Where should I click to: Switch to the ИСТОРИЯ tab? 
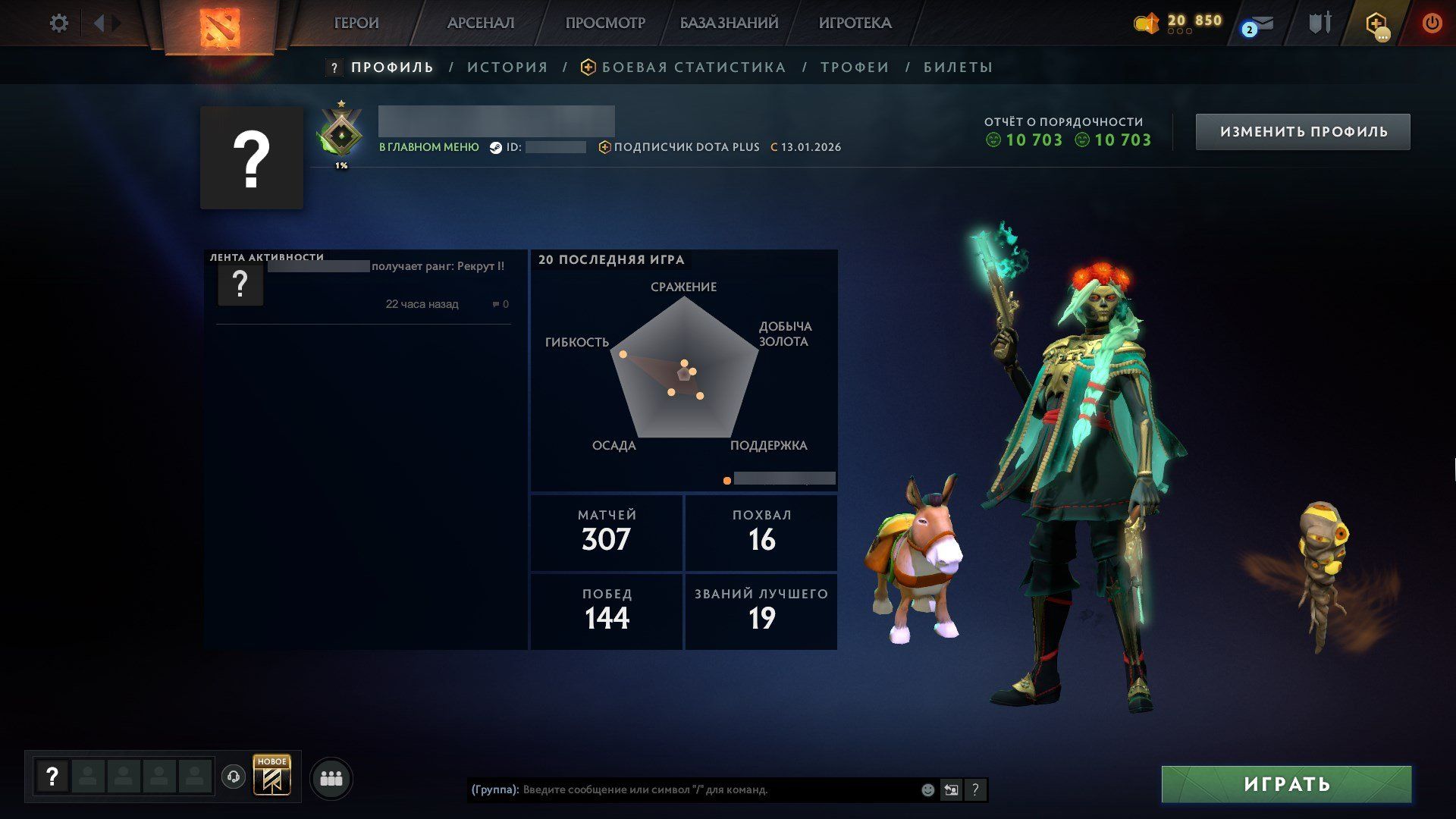[x=507, y=67]
